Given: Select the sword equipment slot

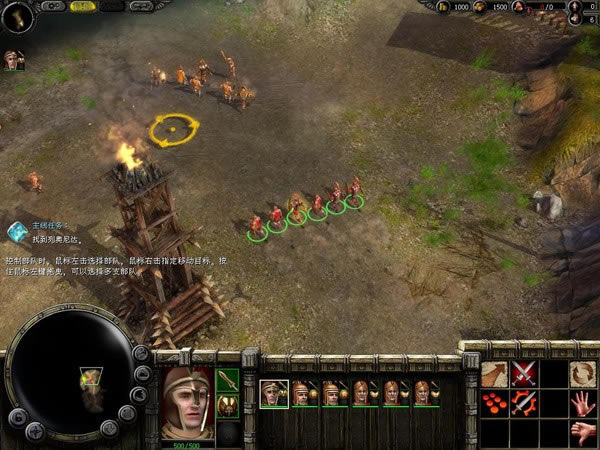Looking at the screenshot, I should pyautogui.click(x=228, y=381).
